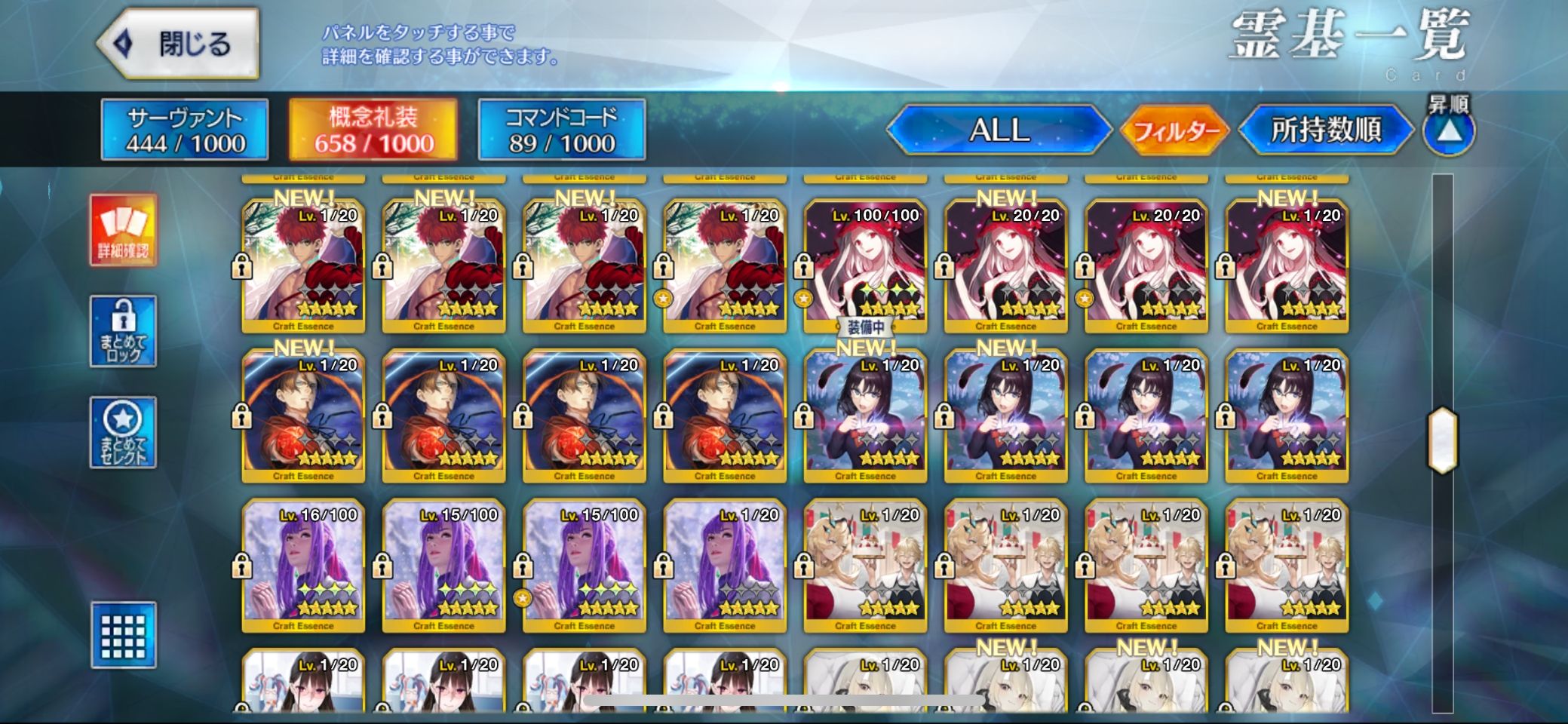
Task: Switch to the サーヴァント tab
Action: [185, 130]
